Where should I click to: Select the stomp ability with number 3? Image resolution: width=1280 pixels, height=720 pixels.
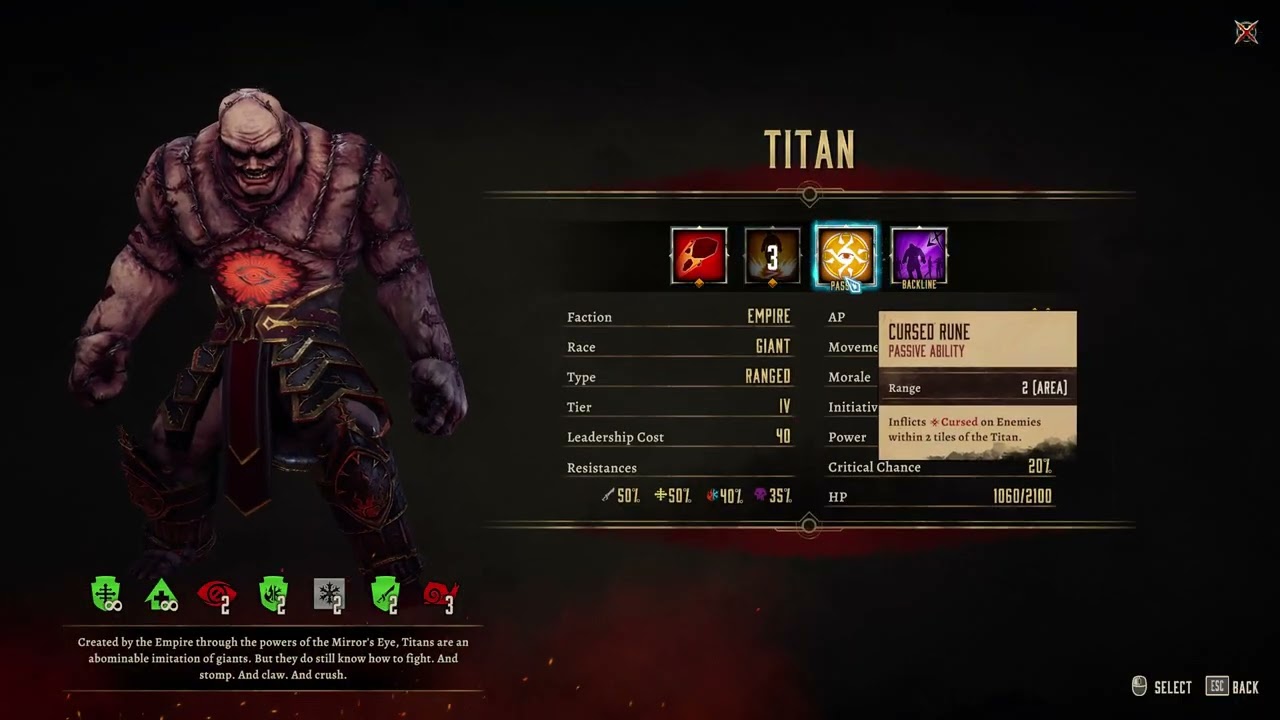pyautogui.click(x=772, y=256)
